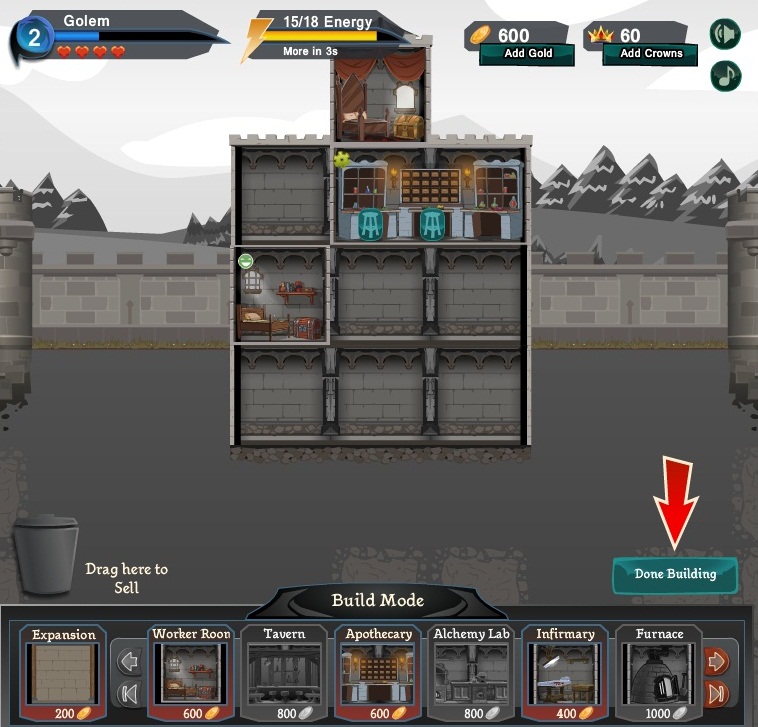Jump to the last page of rooms
The width and height of the screenshot is (758, 727).
pos(717,693)
